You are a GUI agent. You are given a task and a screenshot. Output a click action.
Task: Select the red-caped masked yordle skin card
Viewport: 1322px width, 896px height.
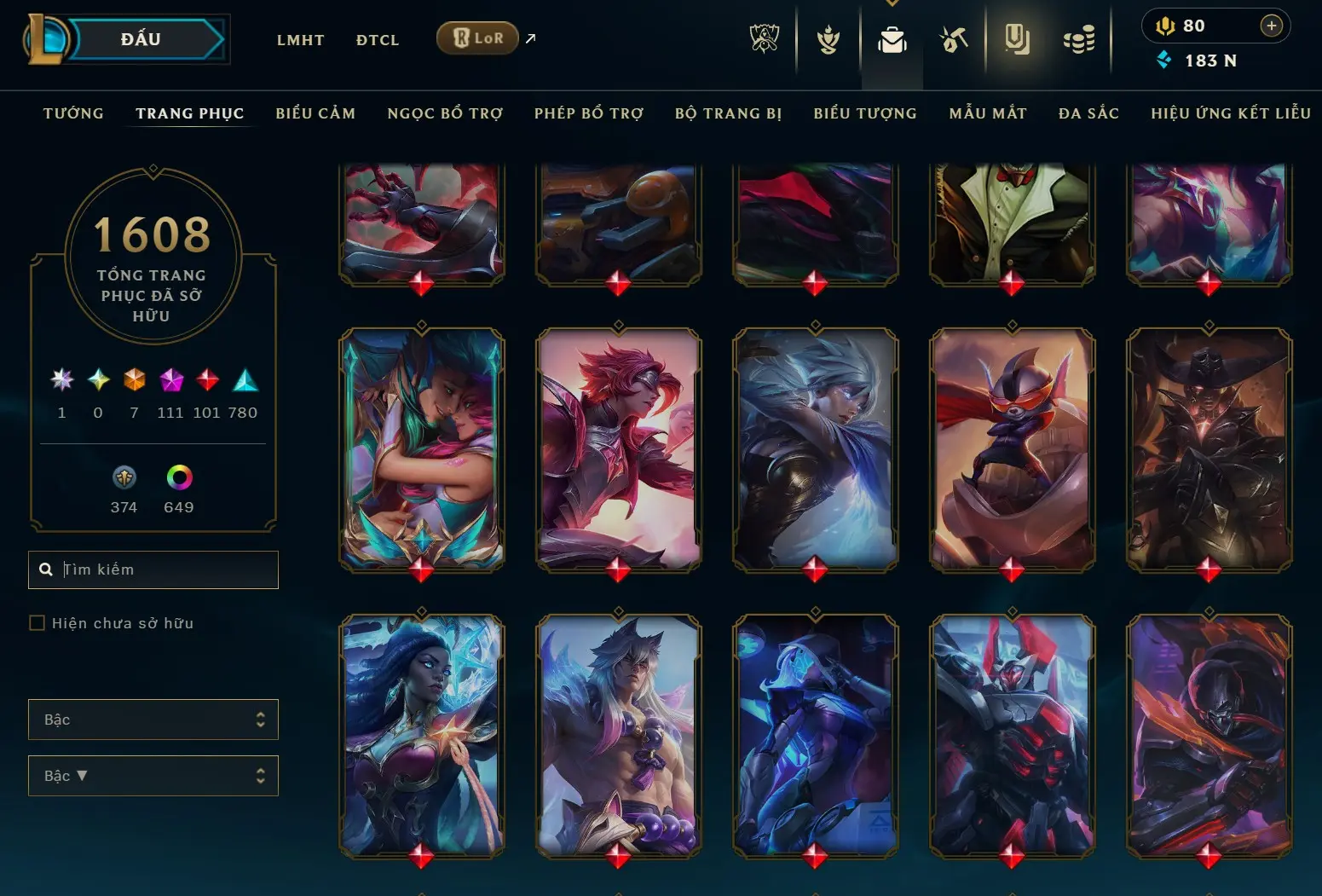coord(1012,448)
